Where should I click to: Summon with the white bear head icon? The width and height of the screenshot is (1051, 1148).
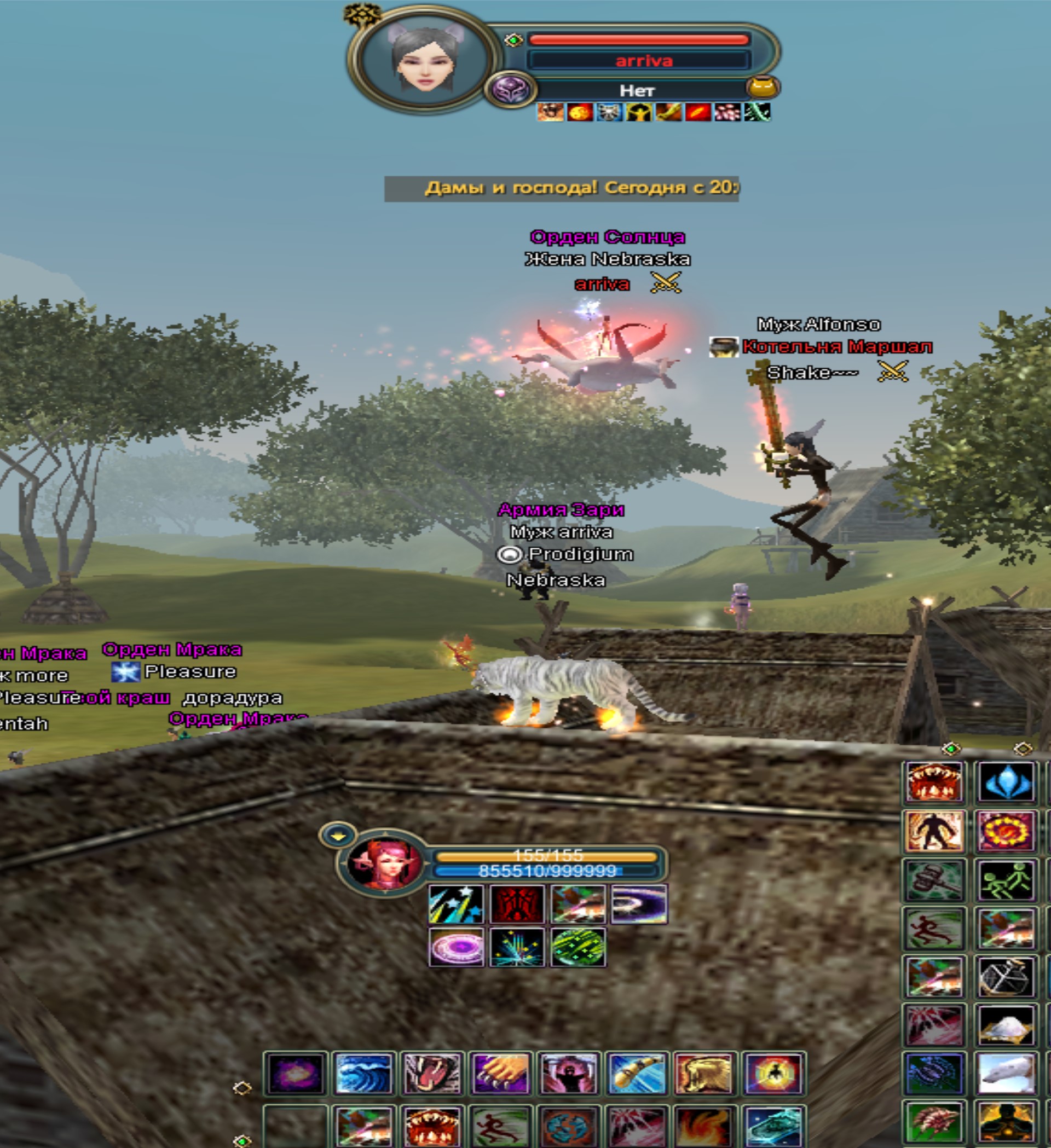[1006, 1074]
